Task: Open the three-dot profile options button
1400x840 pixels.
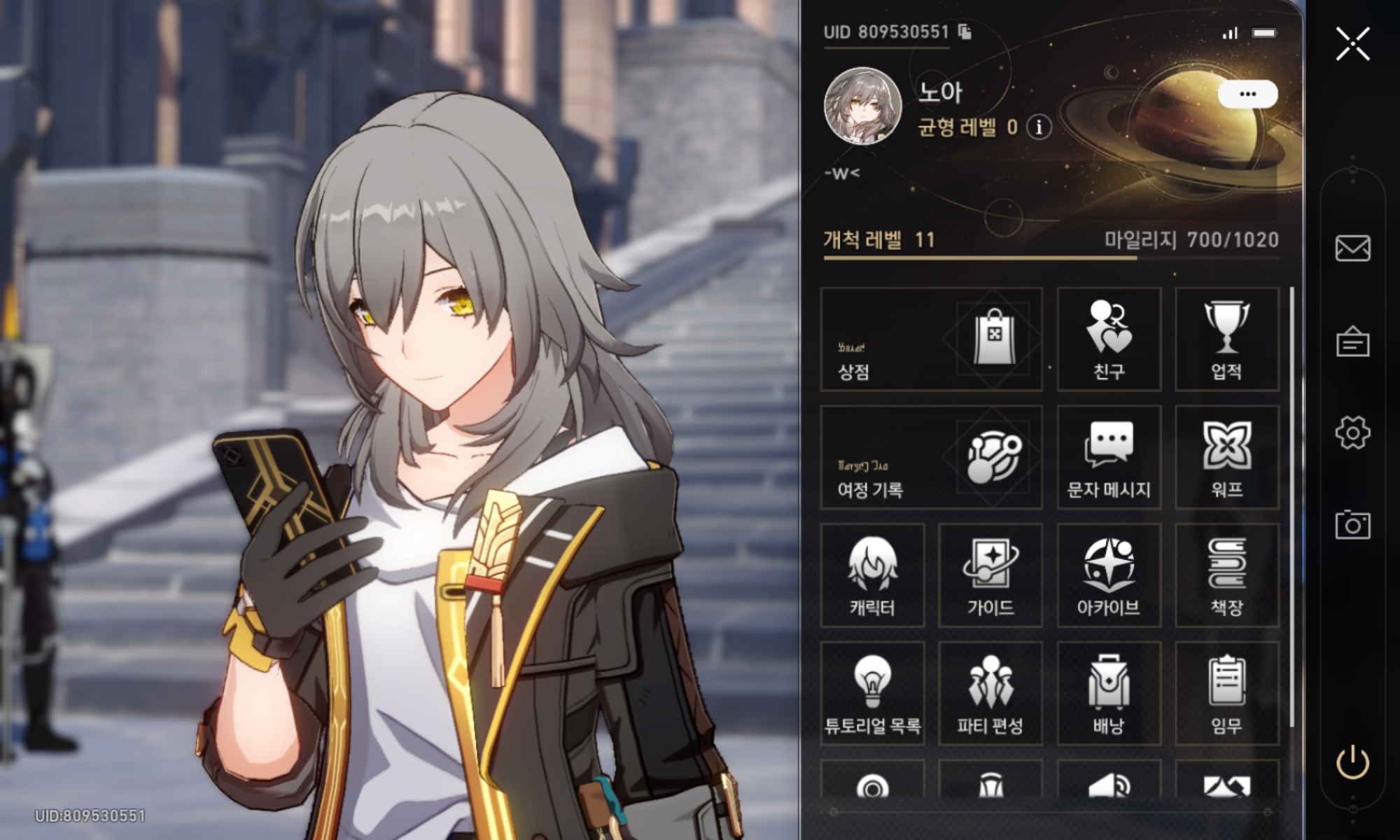Action: coord(1247,94)
